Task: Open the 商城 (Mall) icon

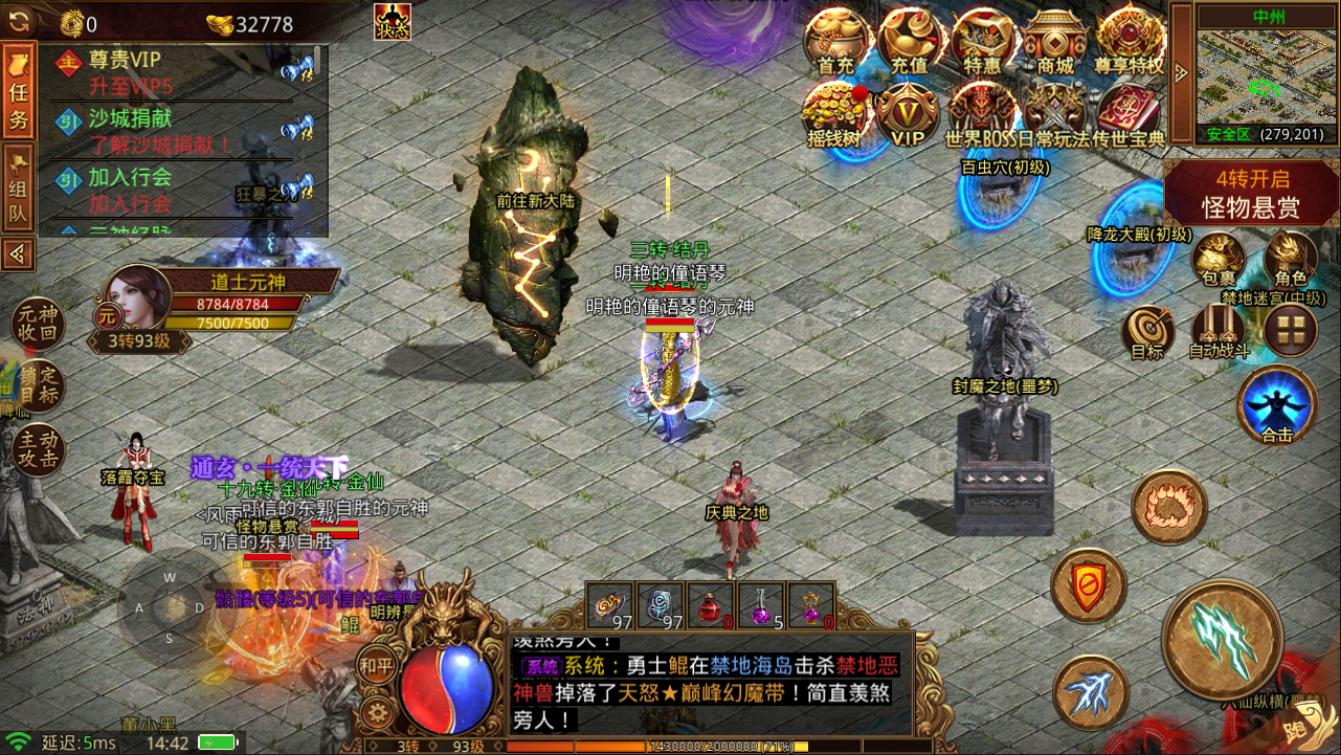Action: tap(1054, 40)
